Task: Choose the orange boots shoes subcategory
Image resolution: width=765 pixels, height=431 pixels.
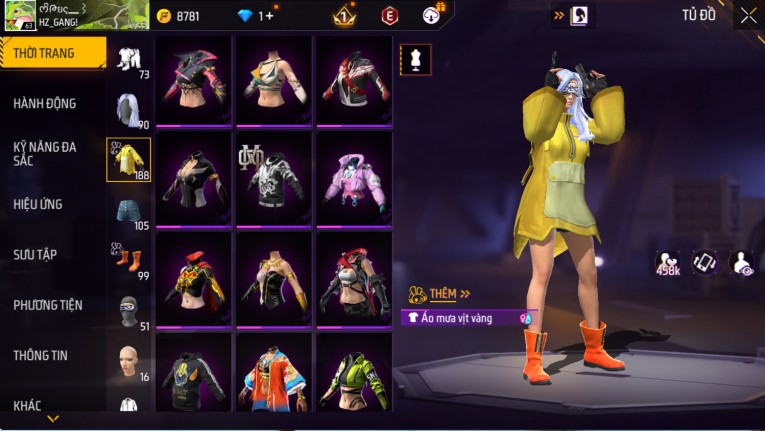Action: pyautogui.click(x=129, y=261)
